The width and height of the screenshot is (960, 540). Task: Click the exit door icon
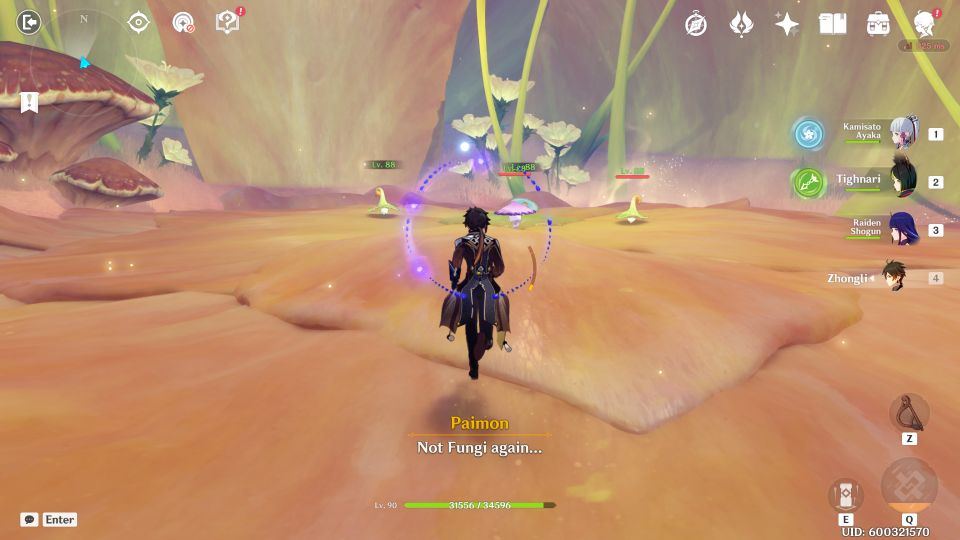point(29,21)
